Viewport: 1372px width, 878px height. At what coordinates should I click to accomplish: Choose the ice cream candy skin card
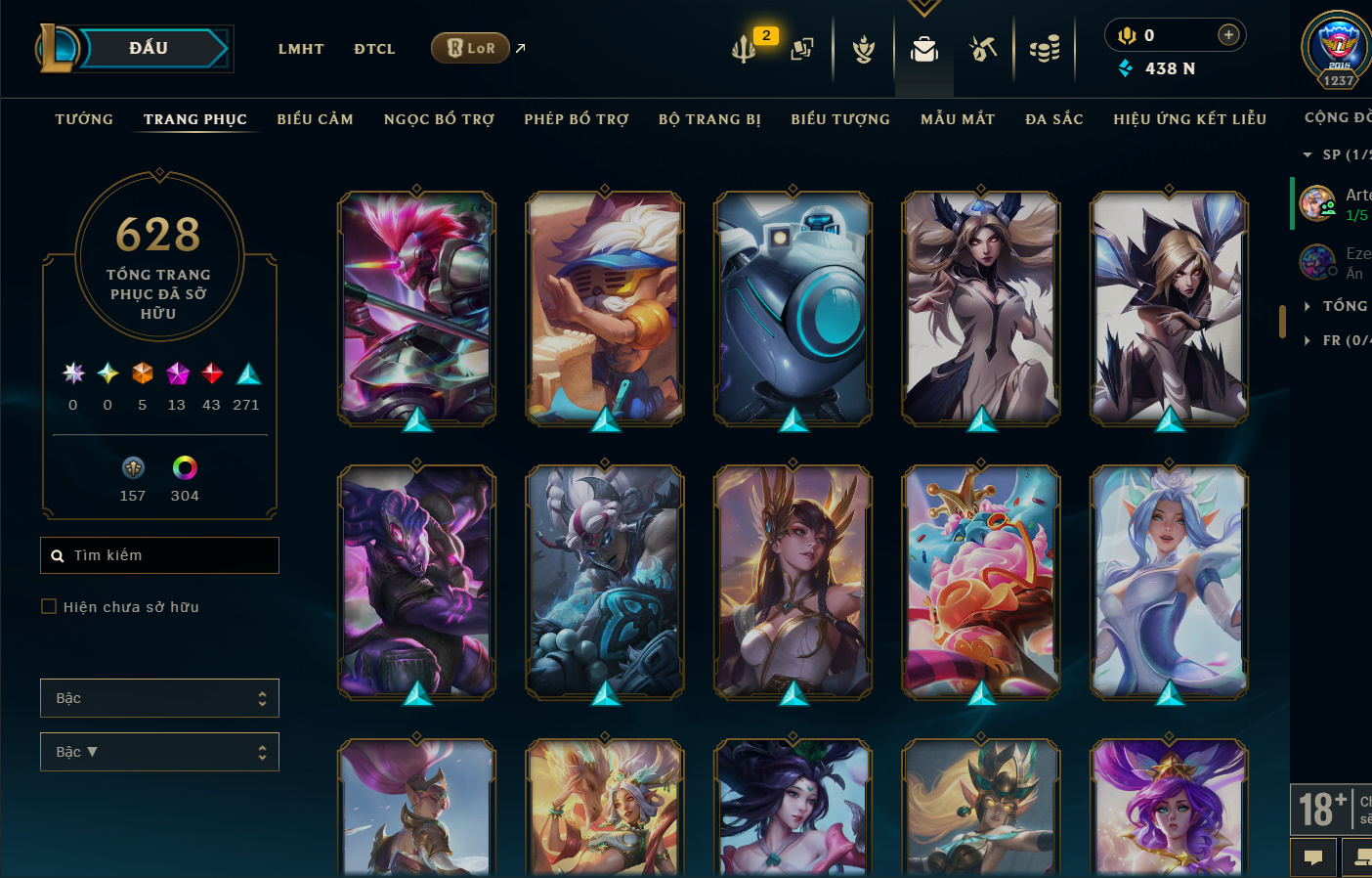click(981, 582)
